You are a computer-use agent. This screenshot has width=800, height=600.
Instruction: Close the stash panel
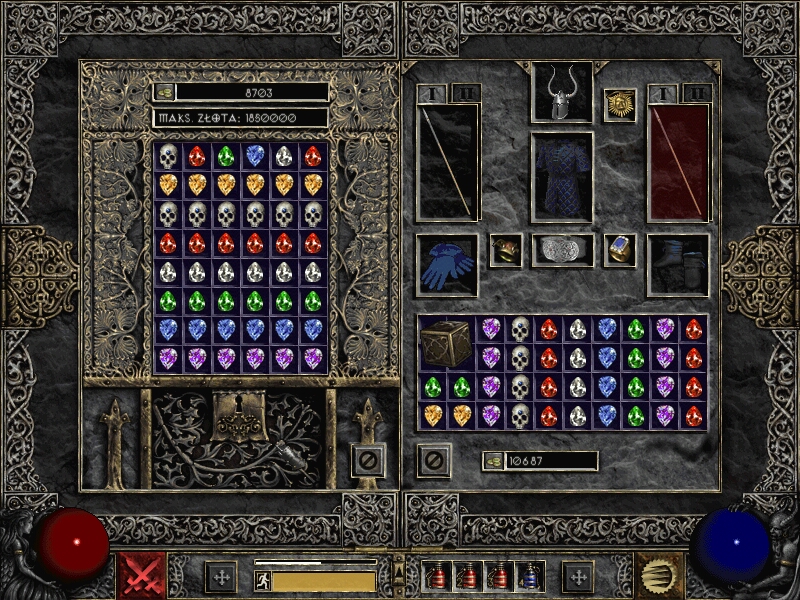368,461
